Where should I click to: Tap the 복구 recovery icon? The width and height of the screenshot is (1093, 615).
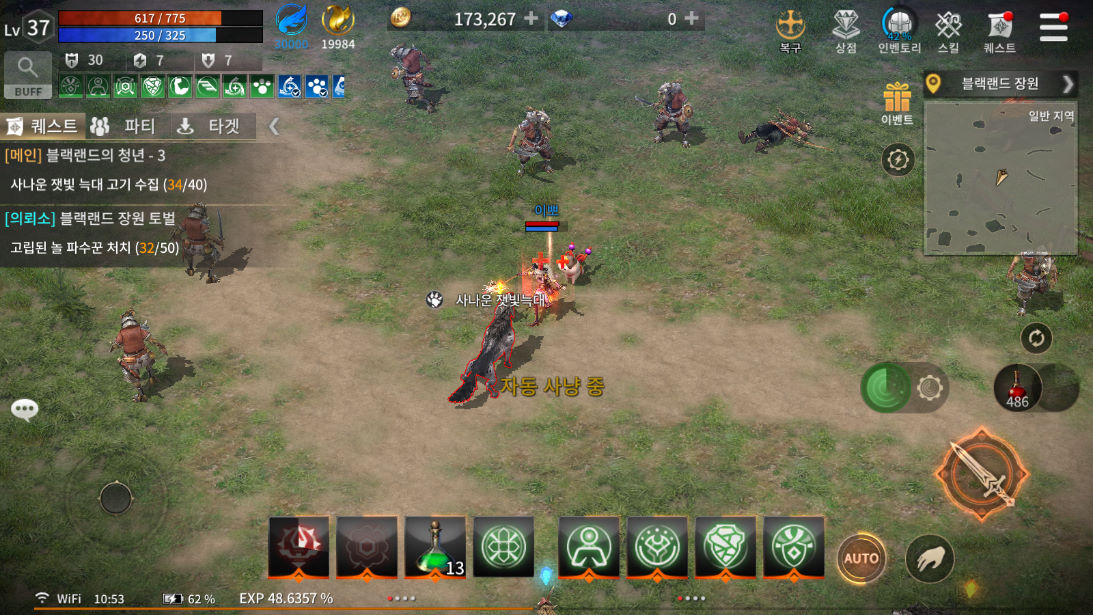(x=790, y=30)
